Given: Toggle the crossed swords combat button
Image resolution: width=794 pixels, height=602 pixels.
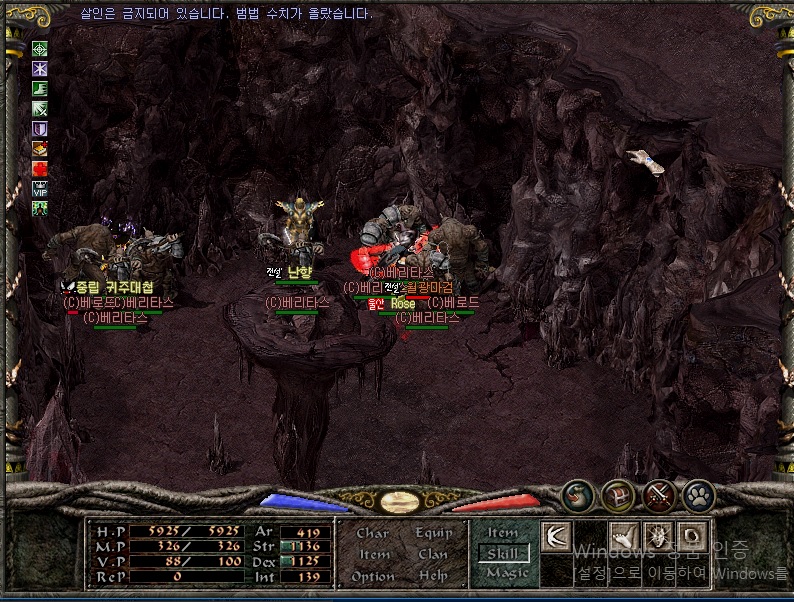Looking at the screenshot, I should (x=658, y=495).
